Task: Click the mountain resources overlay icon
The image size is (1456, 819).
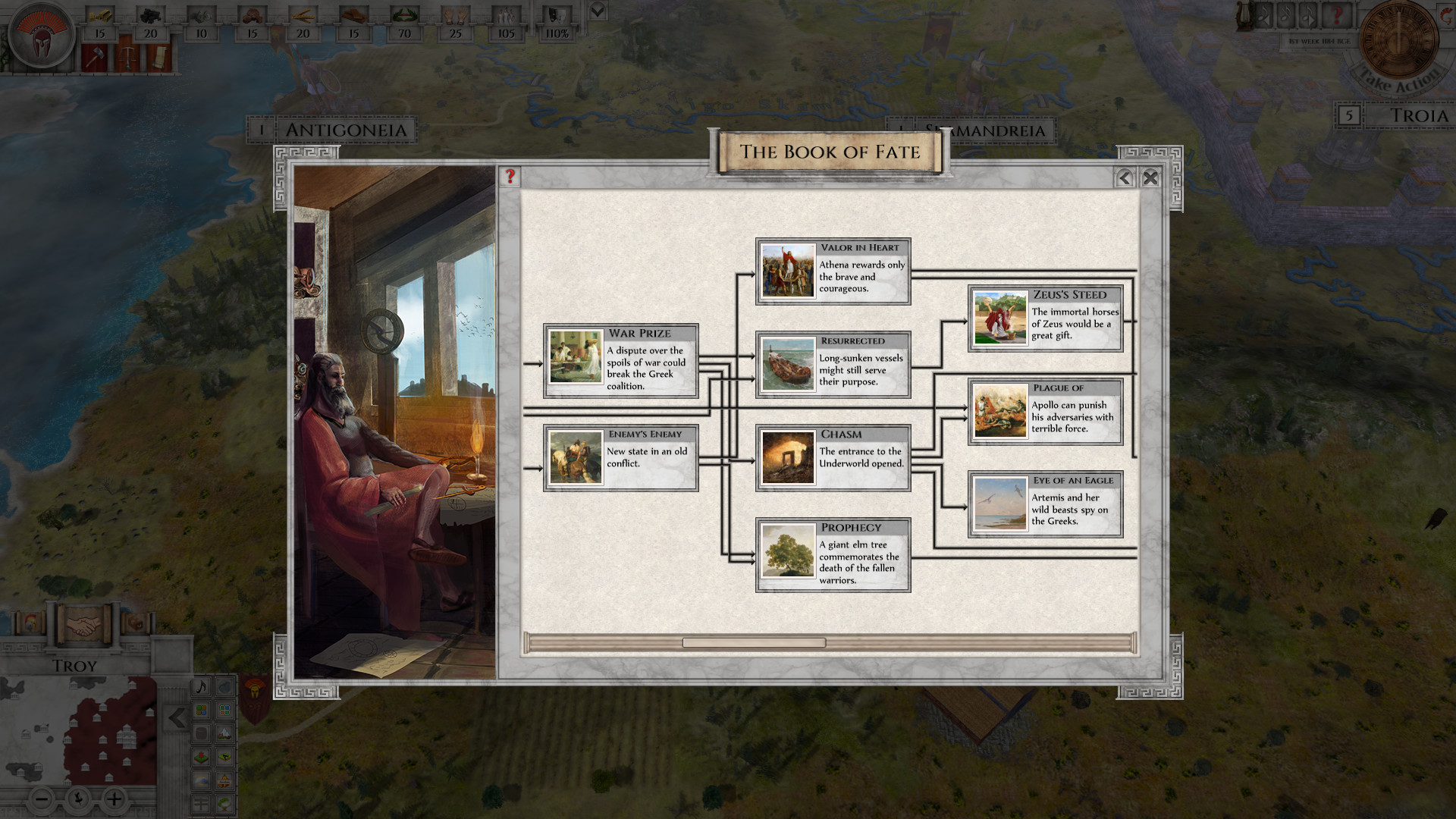Action: pos(224,733)
